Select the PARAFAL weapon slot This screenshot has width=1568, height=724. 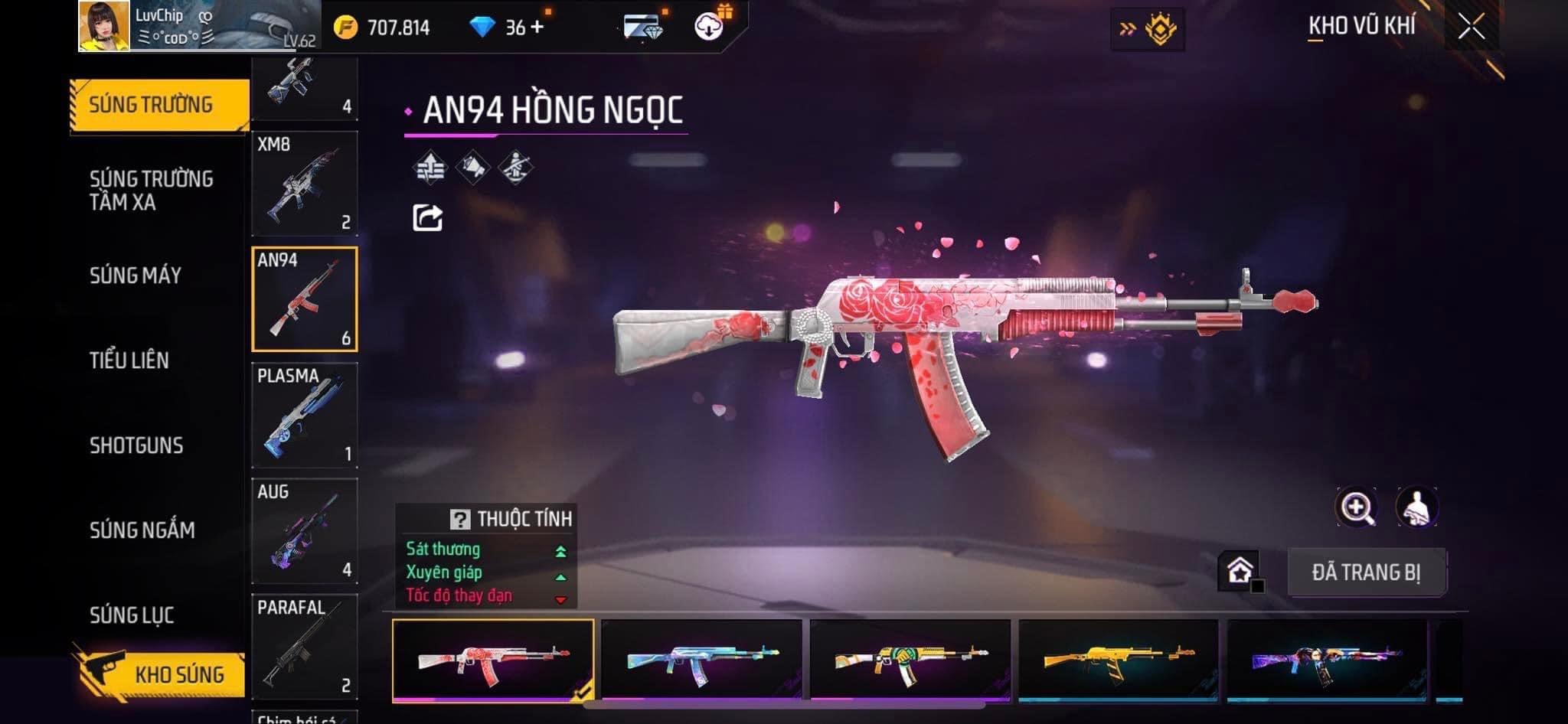point(305,647)
